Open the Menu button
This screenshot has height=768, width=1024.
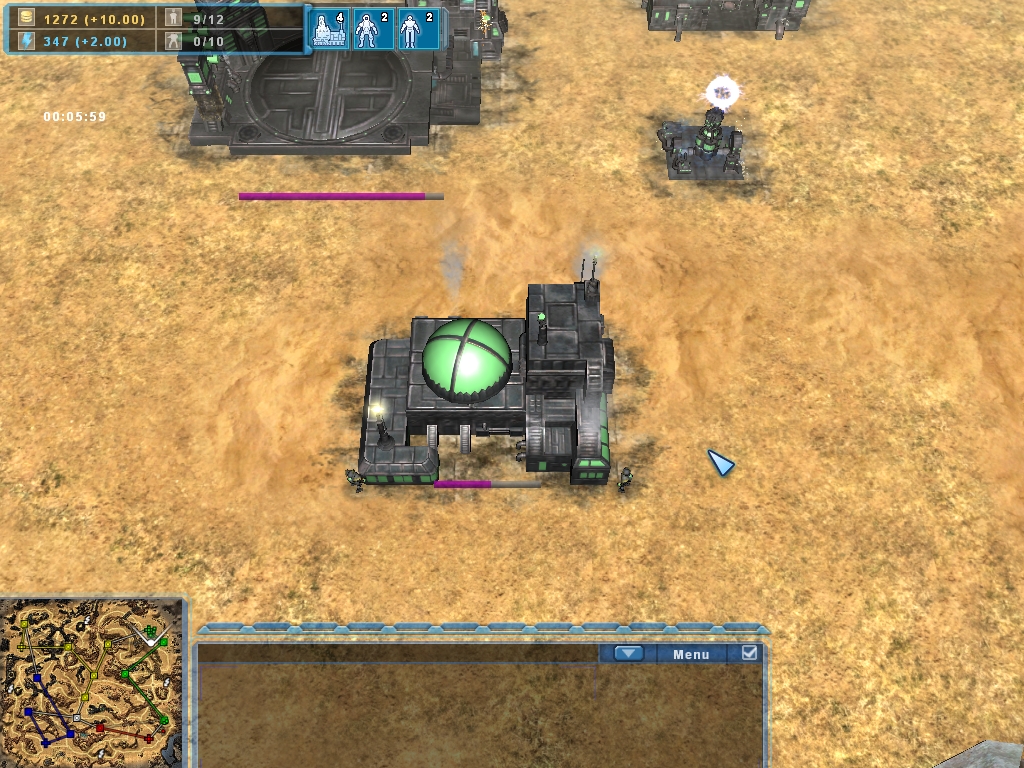[691, 654]
